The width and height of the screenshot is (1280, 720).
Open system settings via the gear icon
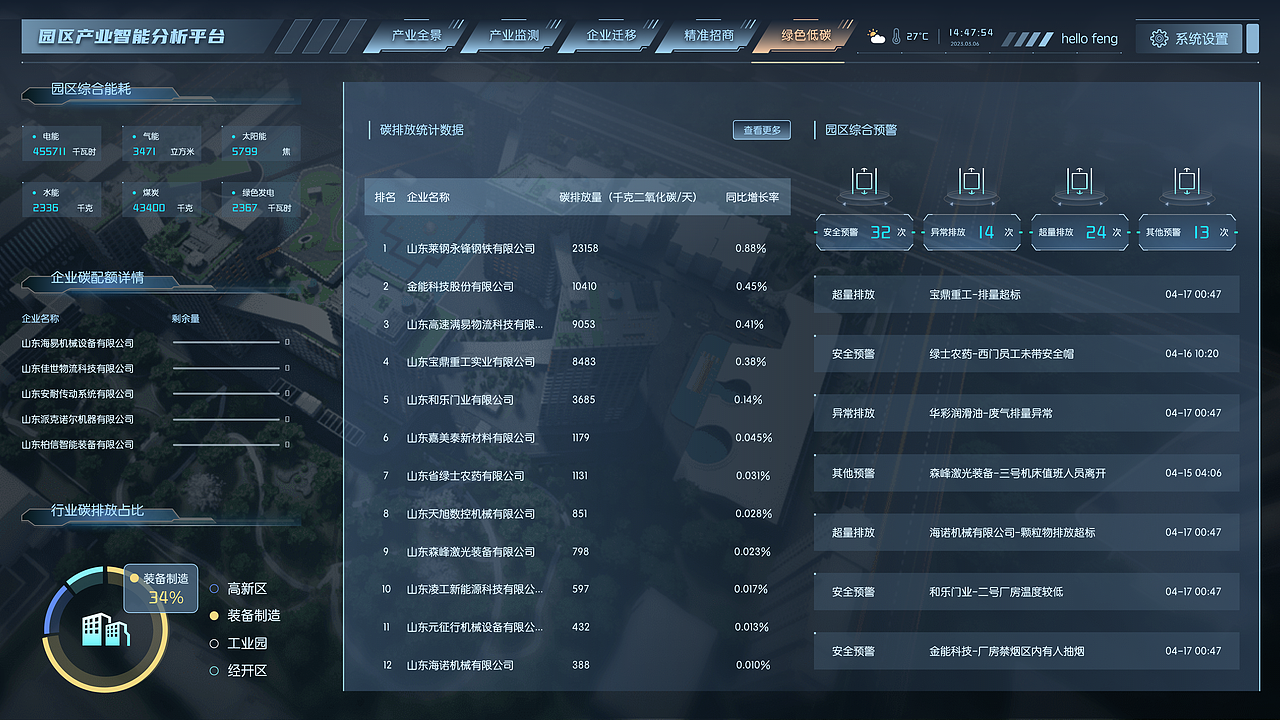(1158, 37)
